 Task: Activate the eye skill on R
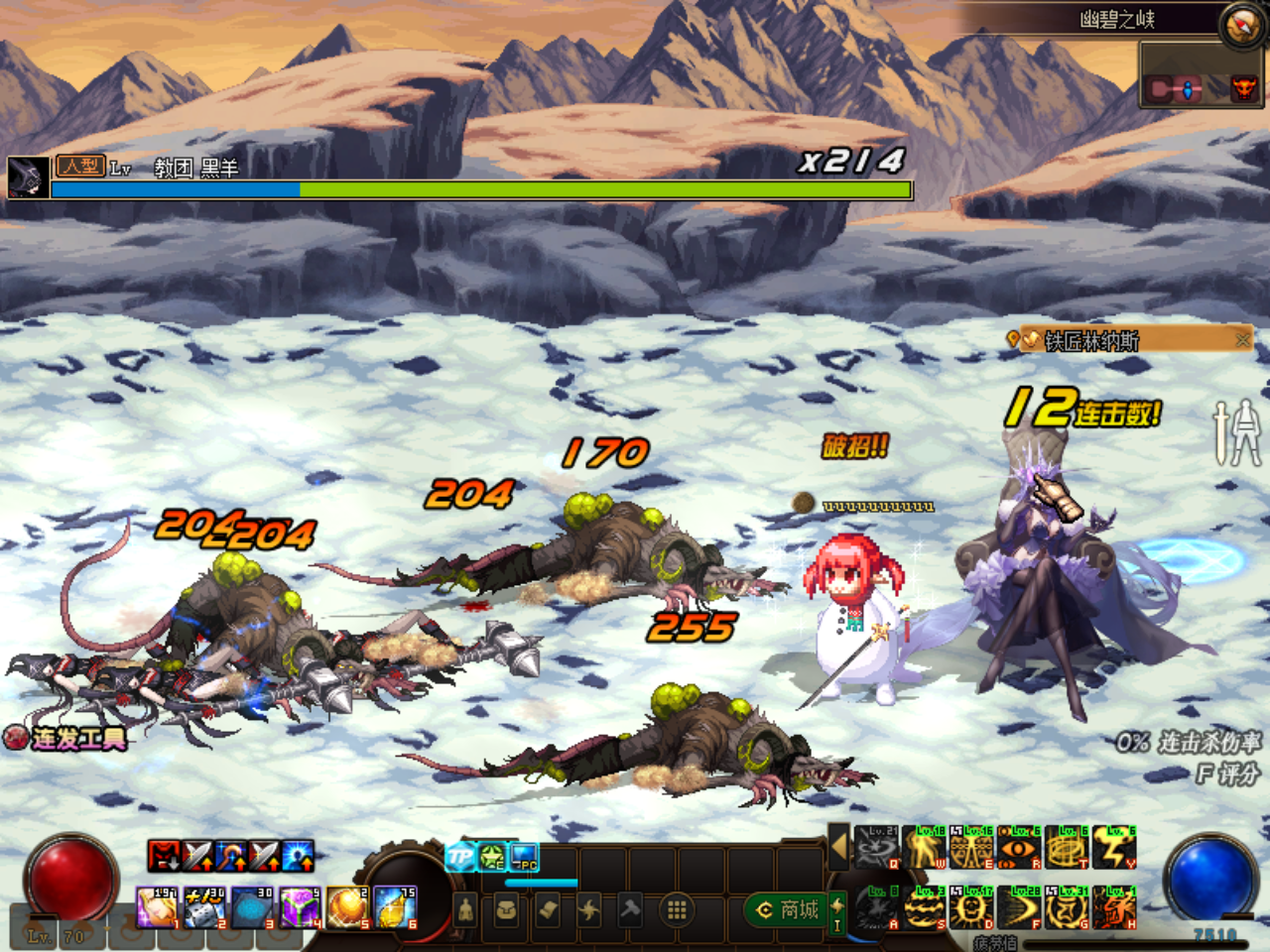[x=1019, y=848]
